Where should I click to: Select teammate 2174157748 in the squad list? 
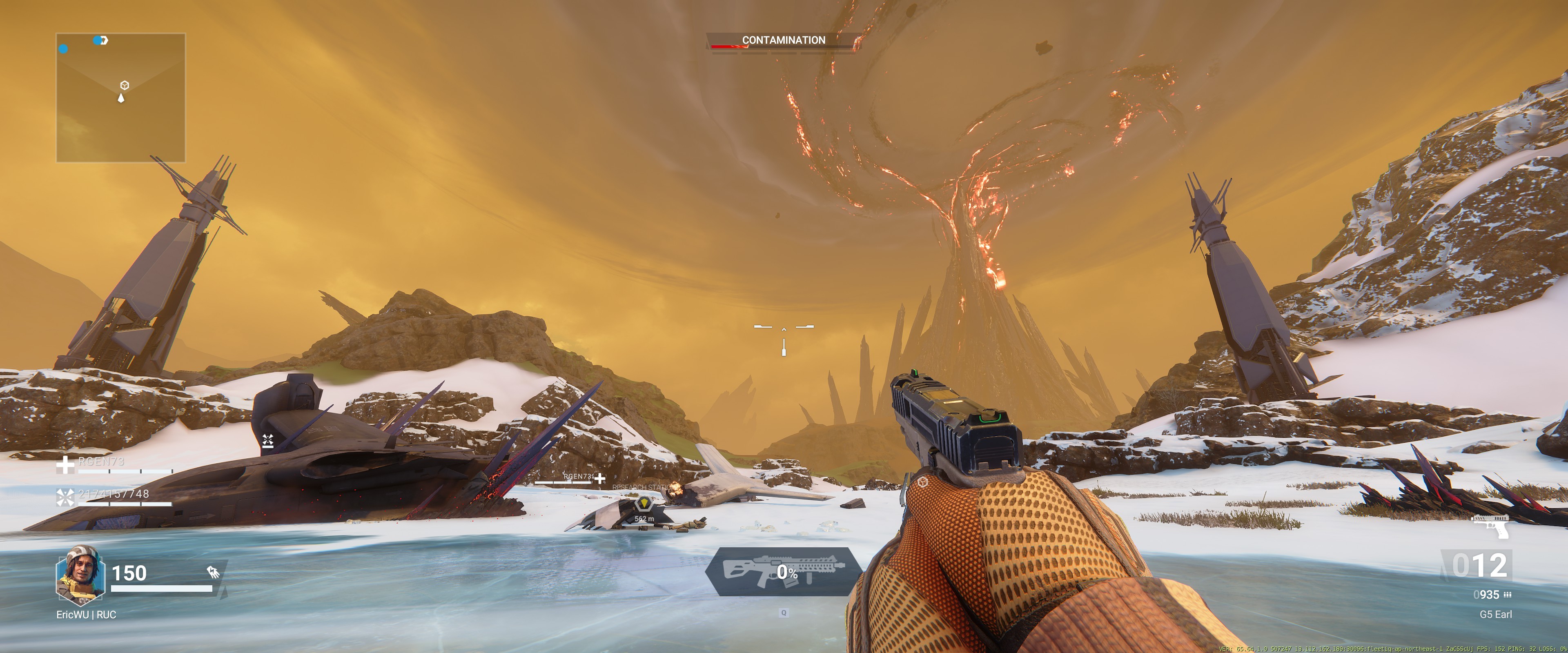click(113, 494)
